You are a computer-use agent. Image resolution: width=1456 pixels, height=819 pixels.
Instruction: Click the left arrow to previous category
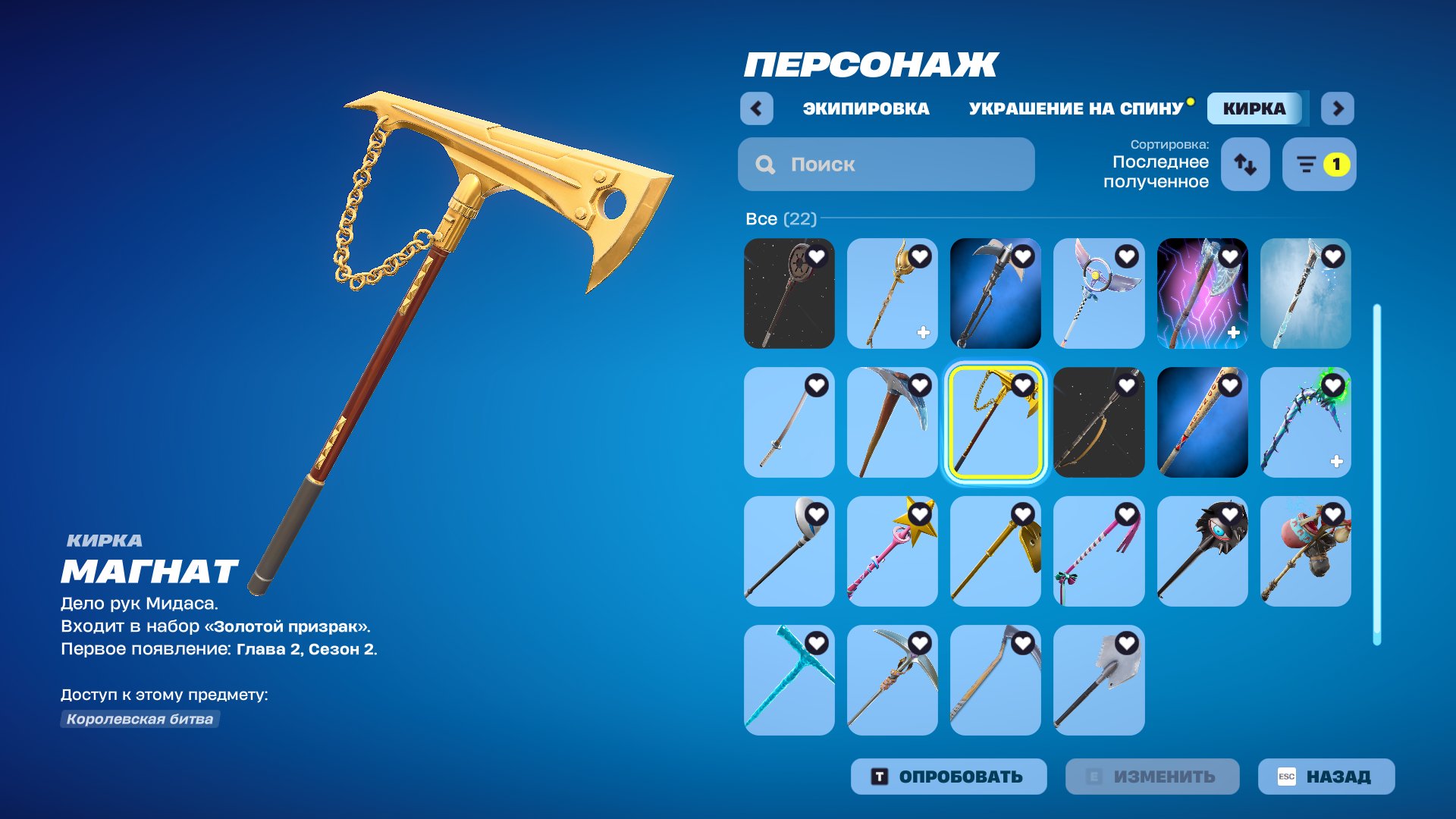point(755,108)
